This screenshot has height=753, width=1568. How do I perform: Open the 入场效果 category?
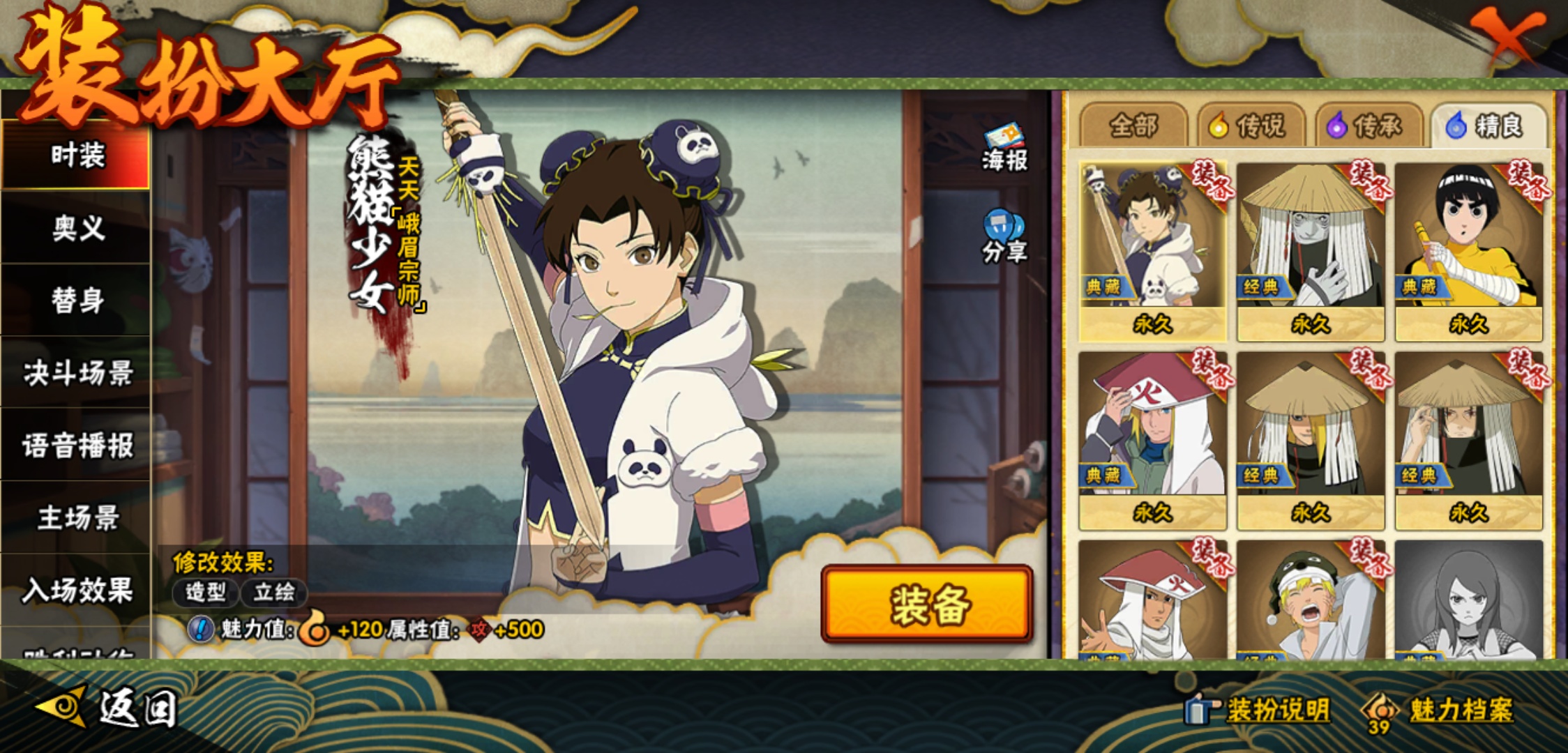click(77, 591)
